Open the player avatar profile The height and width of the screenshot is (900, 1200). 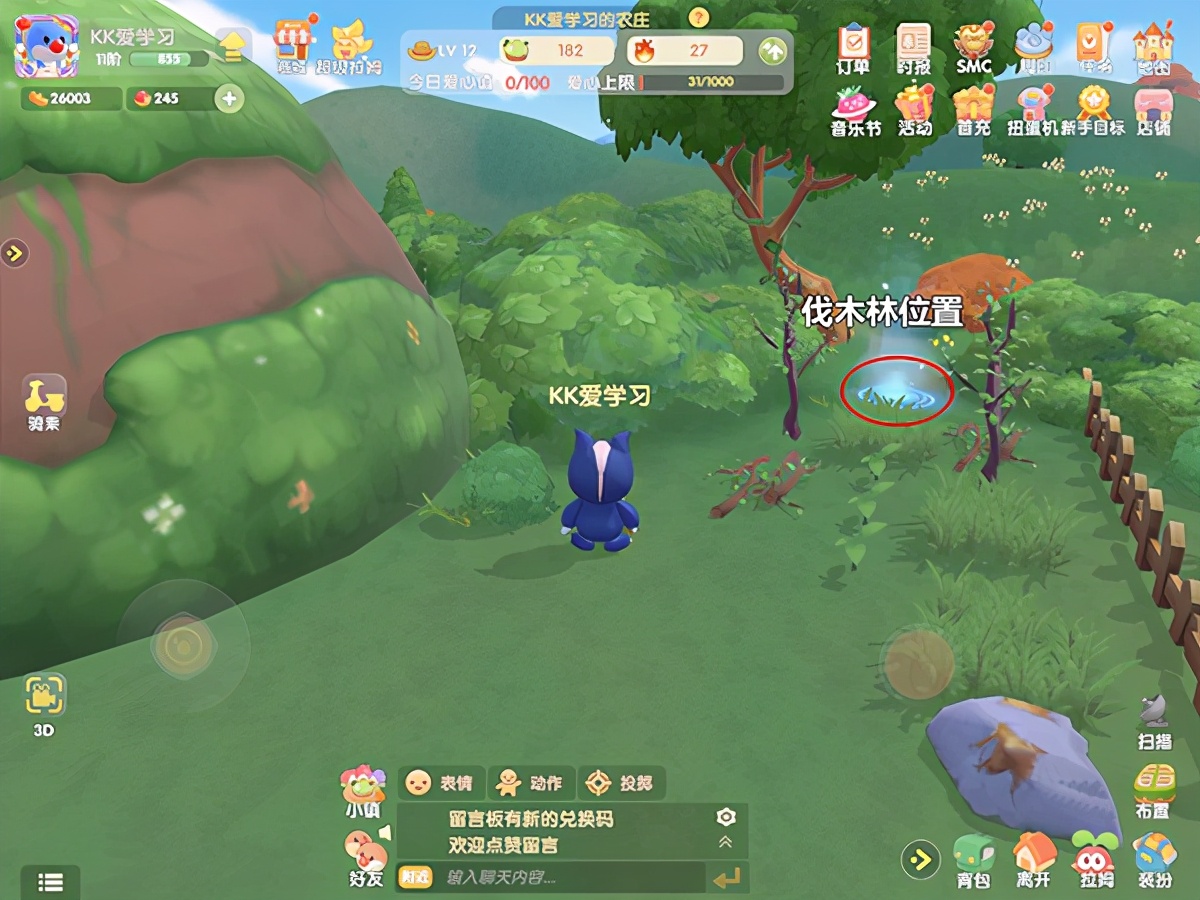coord(46,45)
